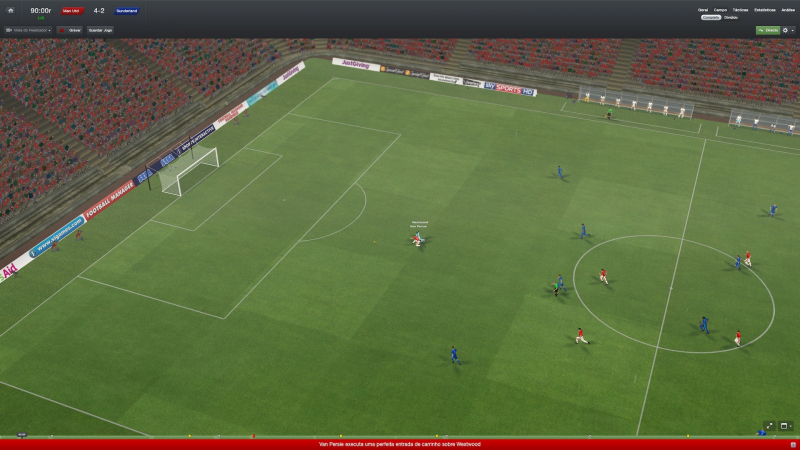800x450 pixels.
Task: Select the Sunderland team badge
Action: pos(126,11)
